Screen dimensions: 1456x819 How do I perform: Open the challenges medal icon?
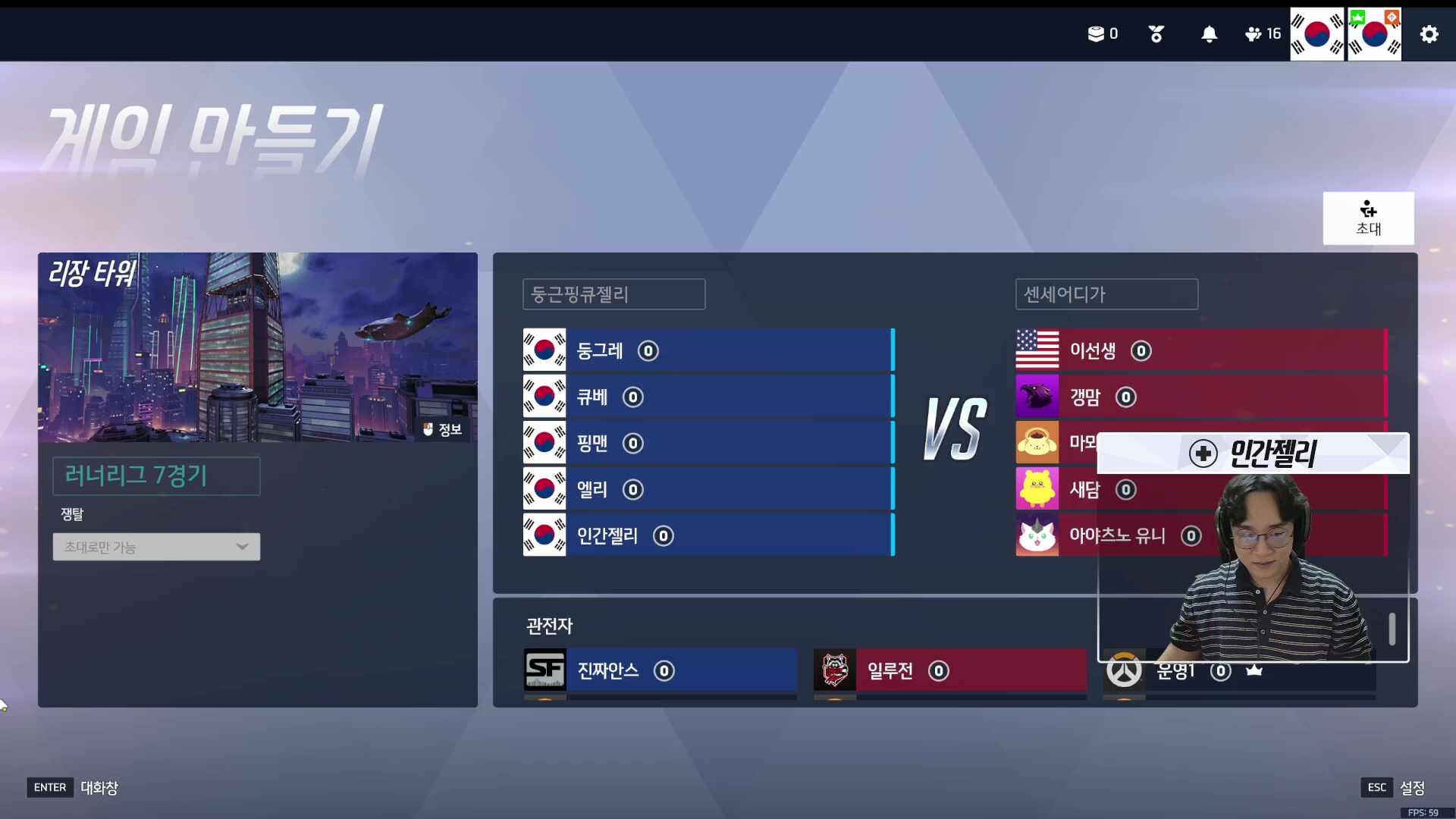pos(1156,34)
